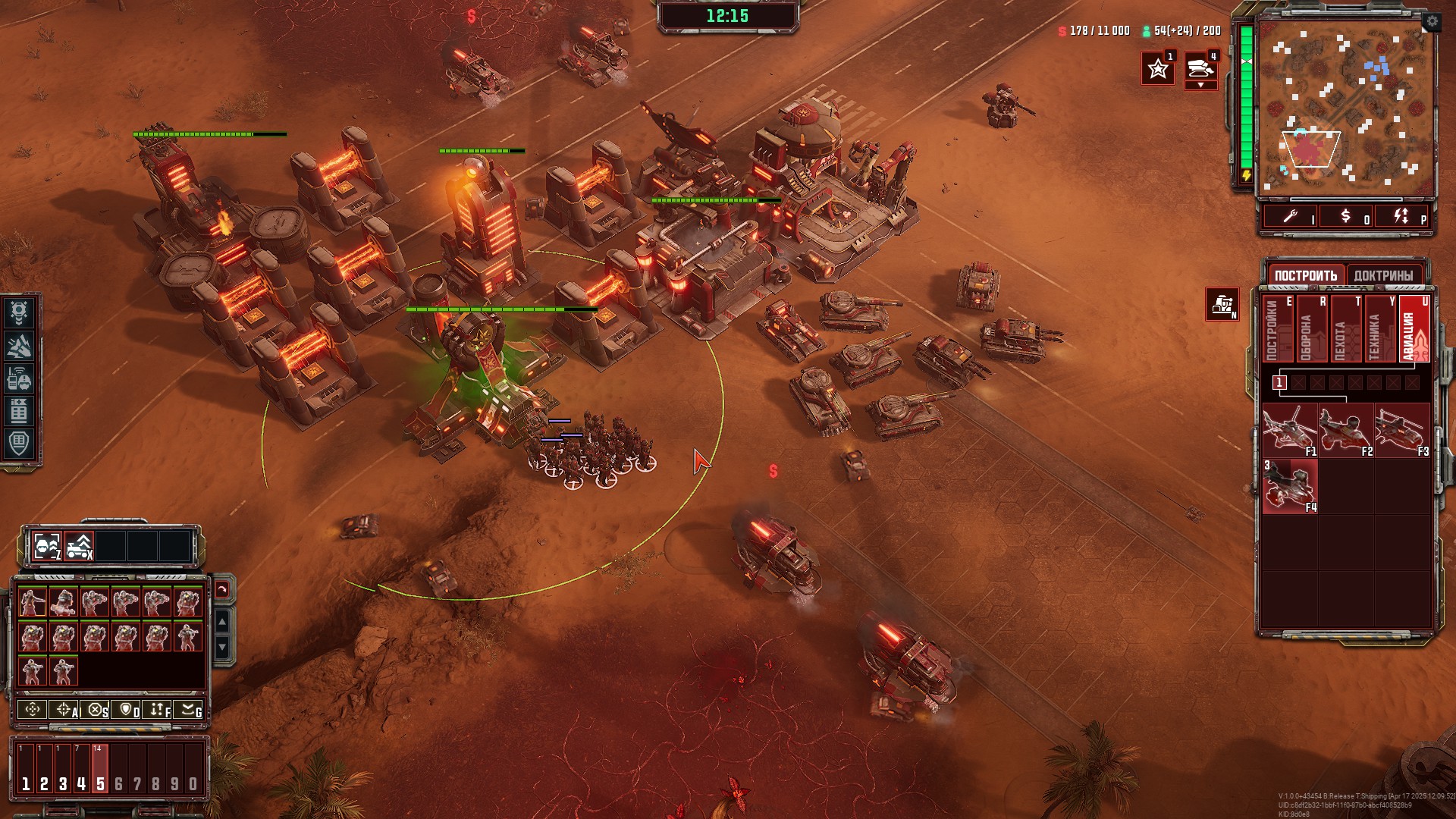
Task: Click the minimap to move the camera
Action: (x=1346, y=108)
